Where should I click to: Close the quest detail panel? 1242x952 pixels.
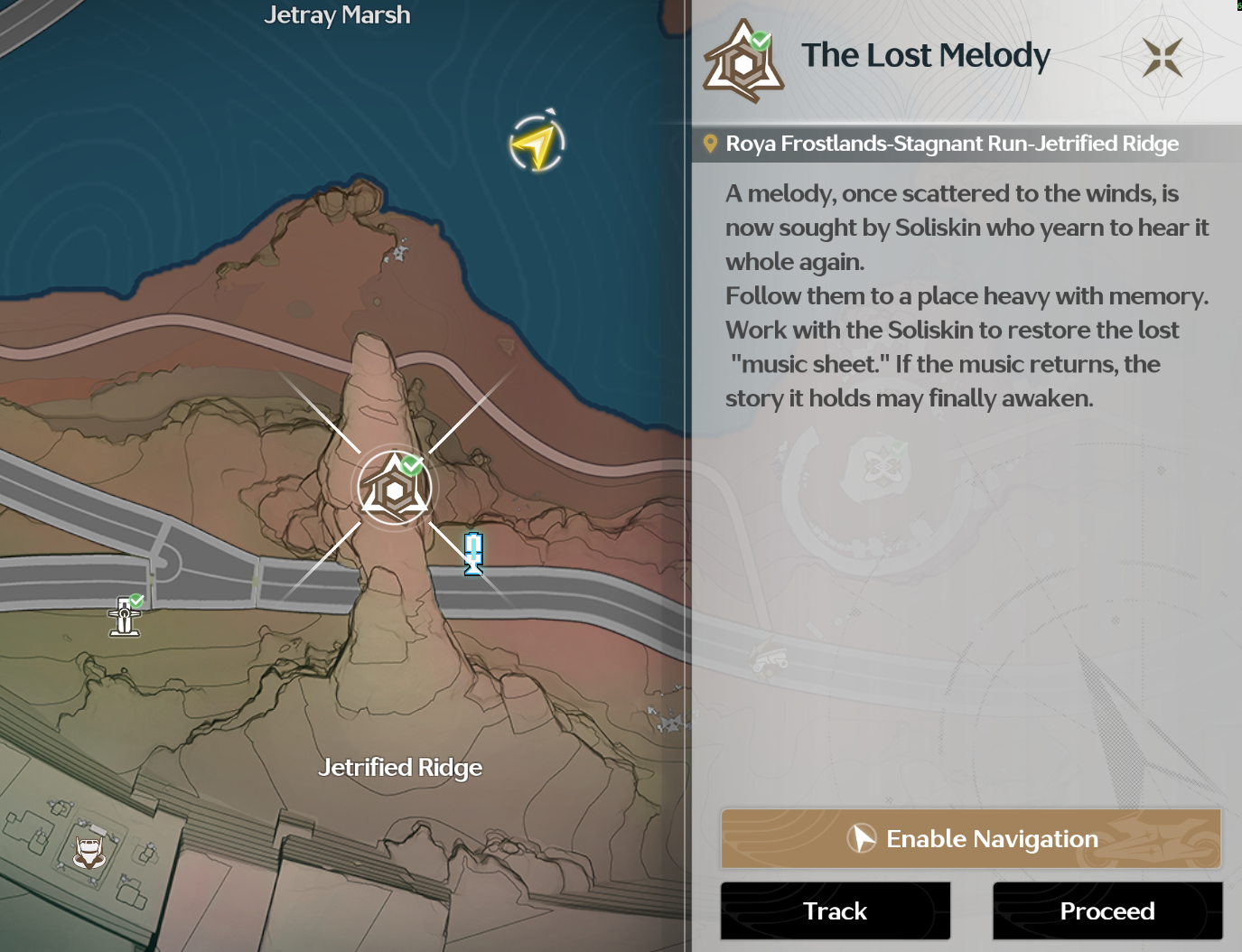click(x=1162, y=57)
